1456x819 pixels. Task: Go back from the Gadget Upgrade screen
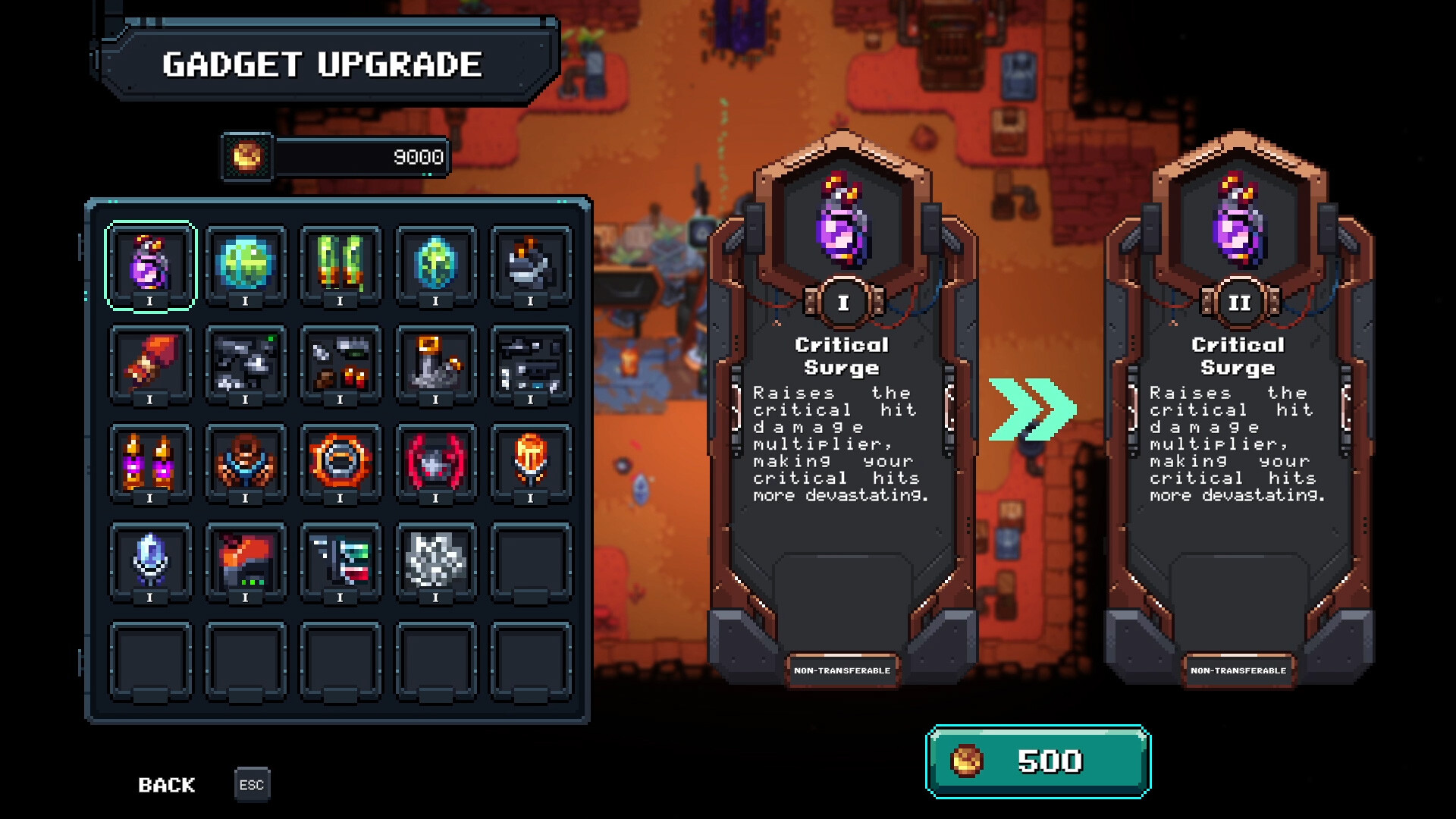point(167,785)
